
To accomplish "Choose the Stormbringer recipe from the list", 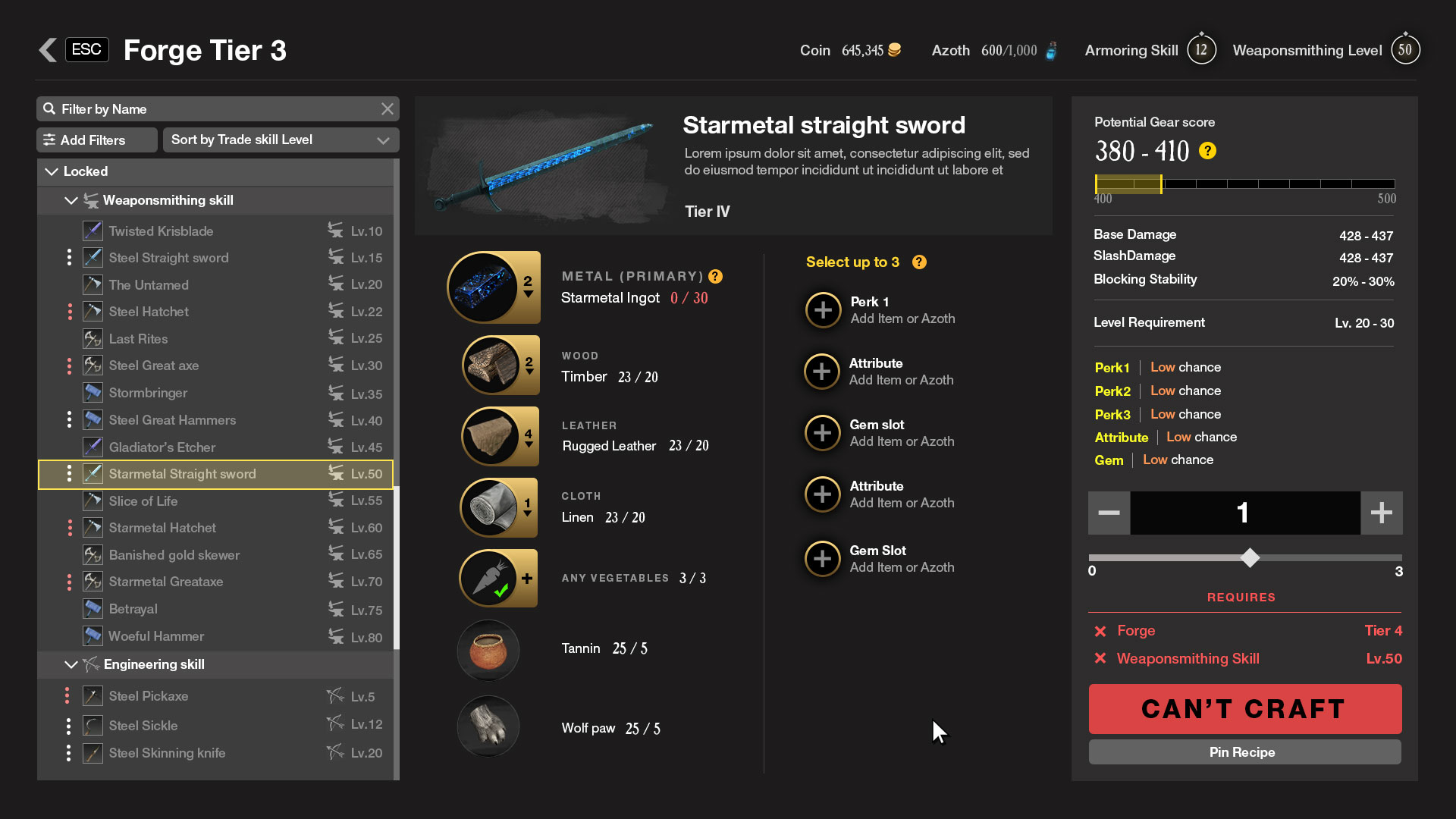I will (148, 393).
